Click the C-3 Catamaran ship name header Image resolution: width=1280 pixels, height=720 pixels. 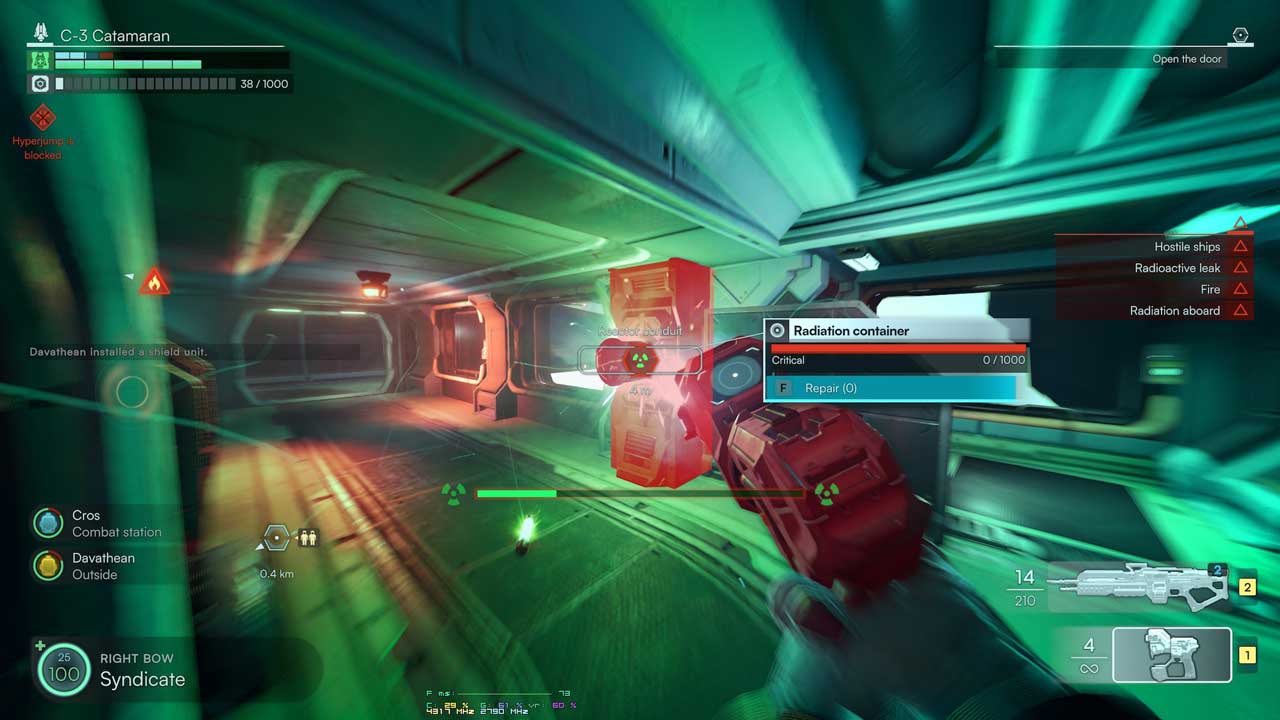coord(114,36)
